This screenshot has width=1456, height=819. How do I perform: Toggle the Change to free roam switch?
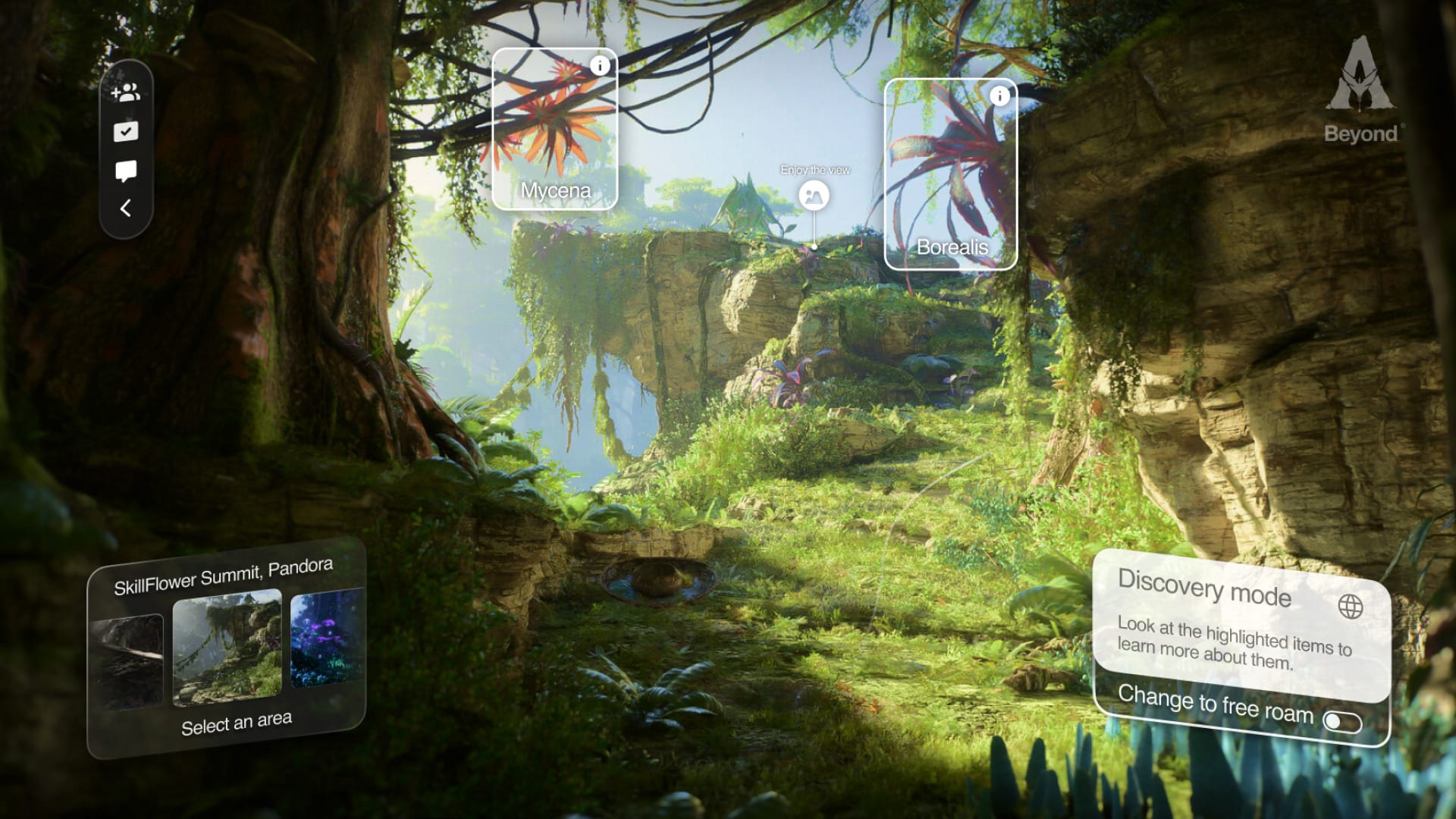(x=1341, y=721)
